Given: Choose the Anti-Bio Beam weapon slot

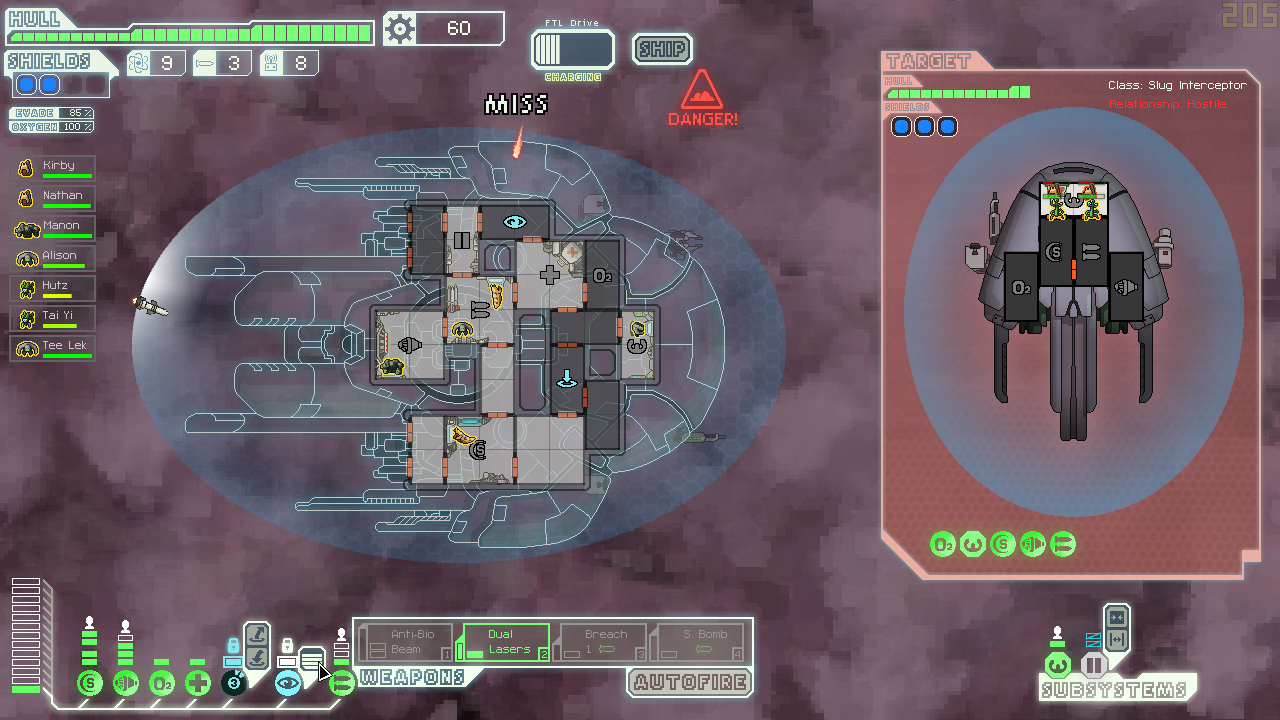Looking at the screenshot, I should pos(405,642).
